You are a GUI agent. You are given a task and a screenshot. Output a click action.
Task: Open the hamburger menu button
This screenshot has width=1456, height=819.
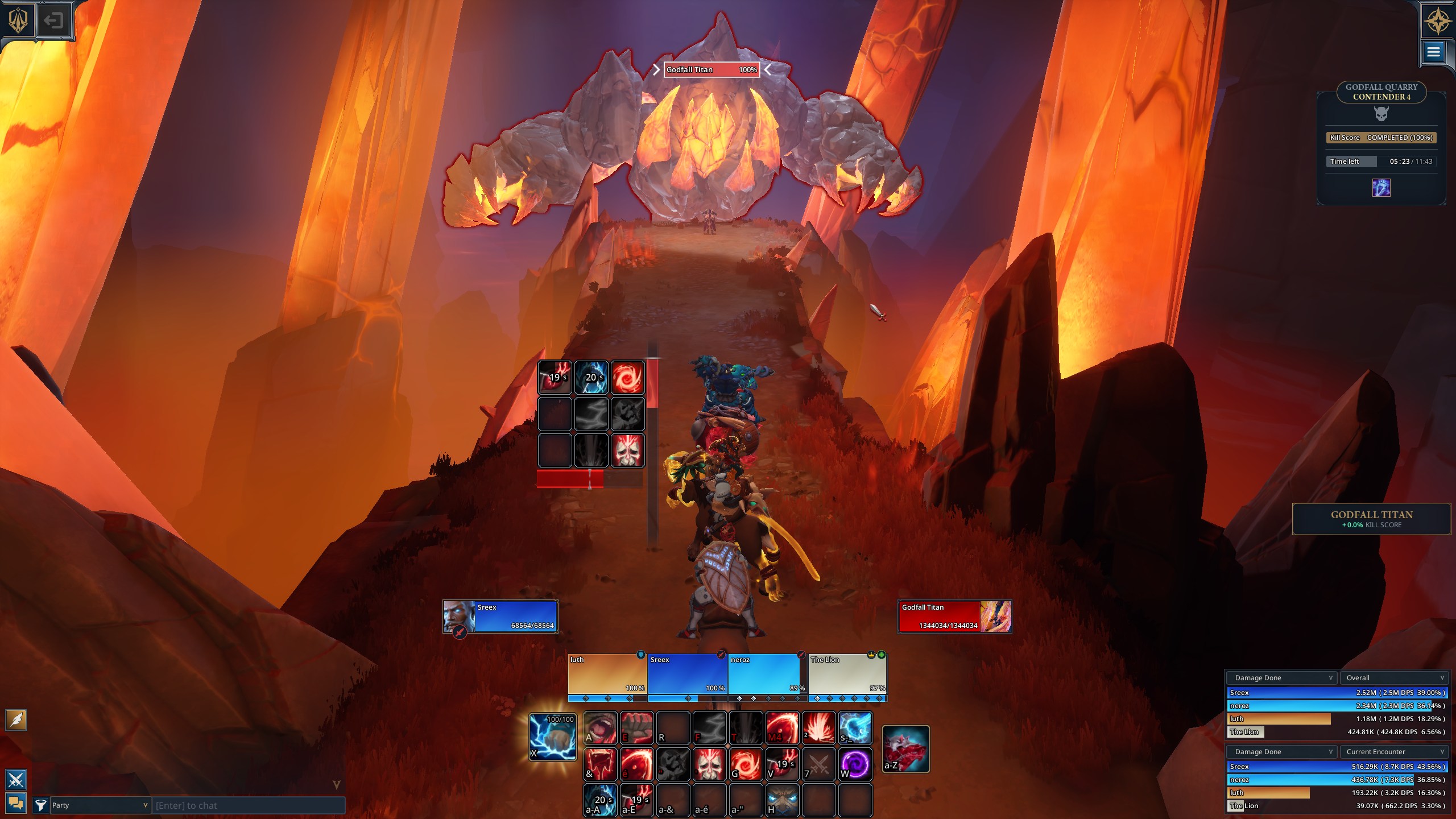(1433, 52)
